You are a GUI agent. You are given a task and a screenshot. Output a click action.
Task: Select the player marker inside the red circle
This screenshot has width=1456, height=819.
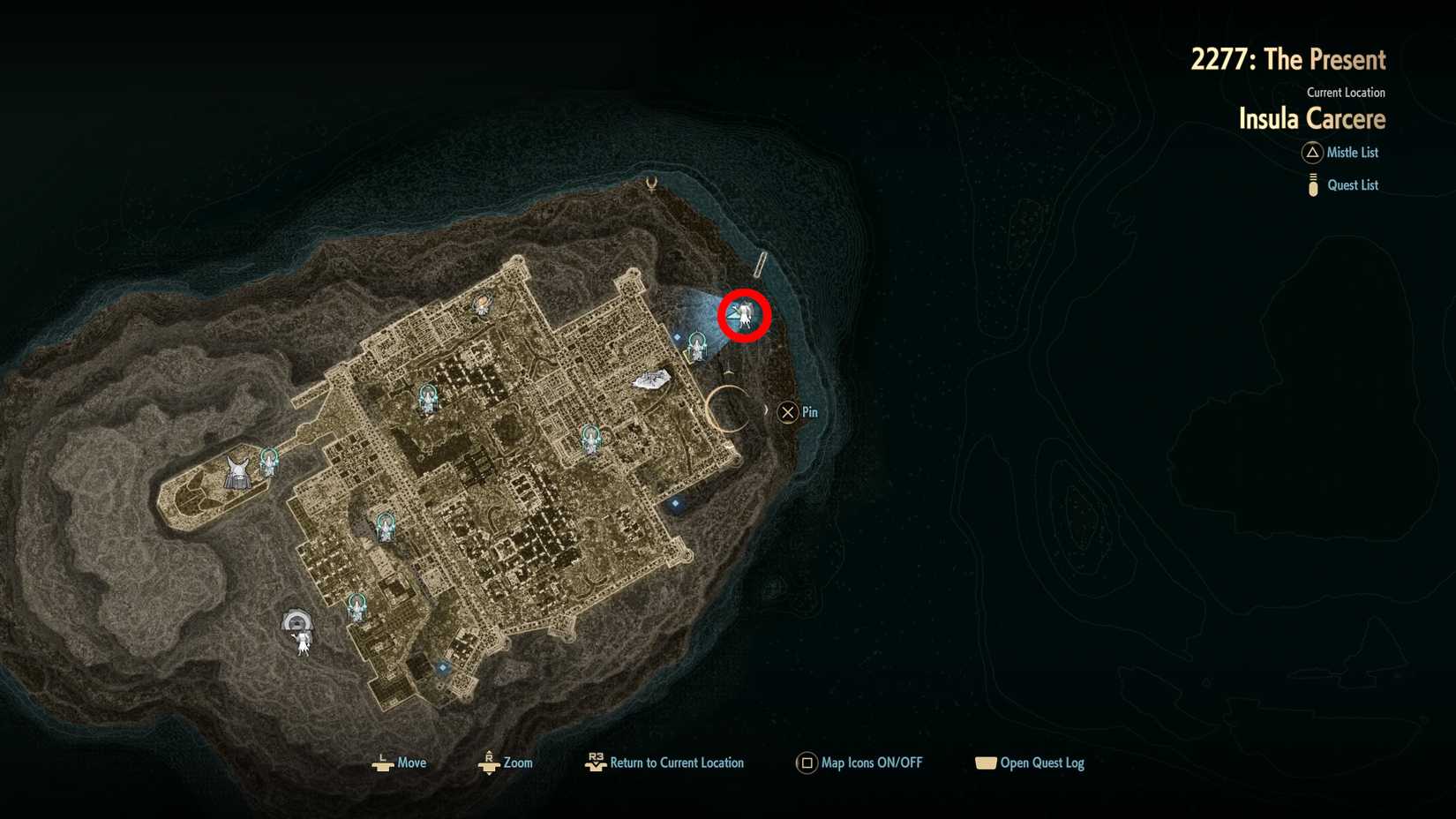pyautogui.click(x=744, y=315)
